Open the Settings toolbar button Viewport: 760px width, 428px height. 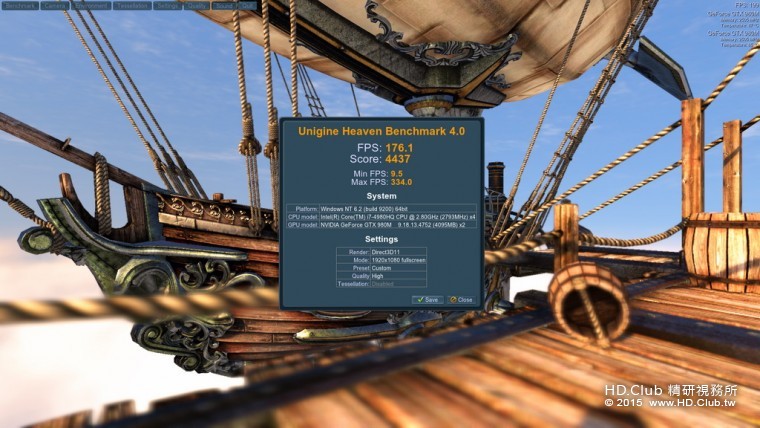pyautogui.click(x=168, y=5)
